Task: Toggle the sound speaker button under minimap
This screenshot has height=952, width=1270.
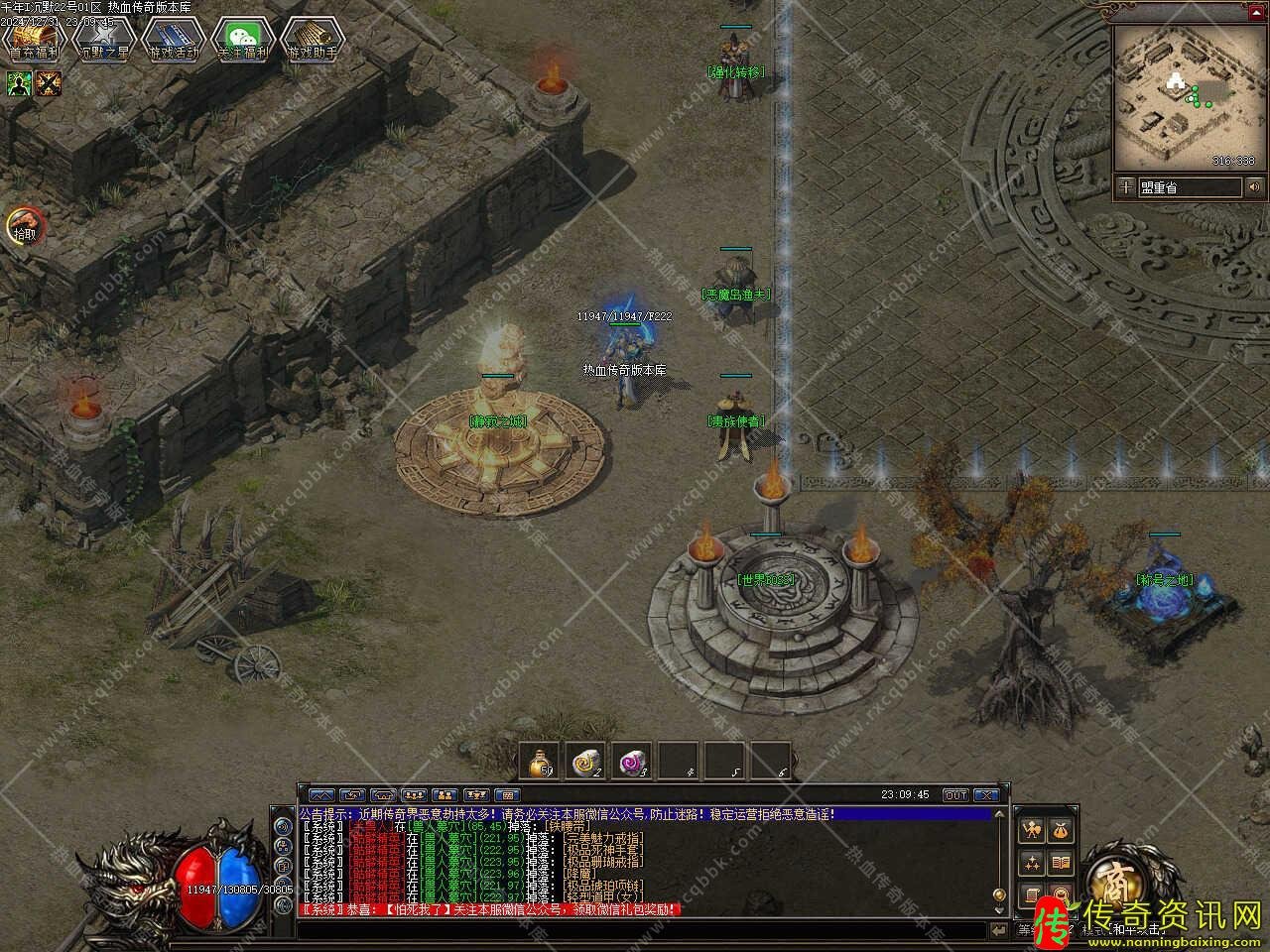Action: click(1255, 186)
